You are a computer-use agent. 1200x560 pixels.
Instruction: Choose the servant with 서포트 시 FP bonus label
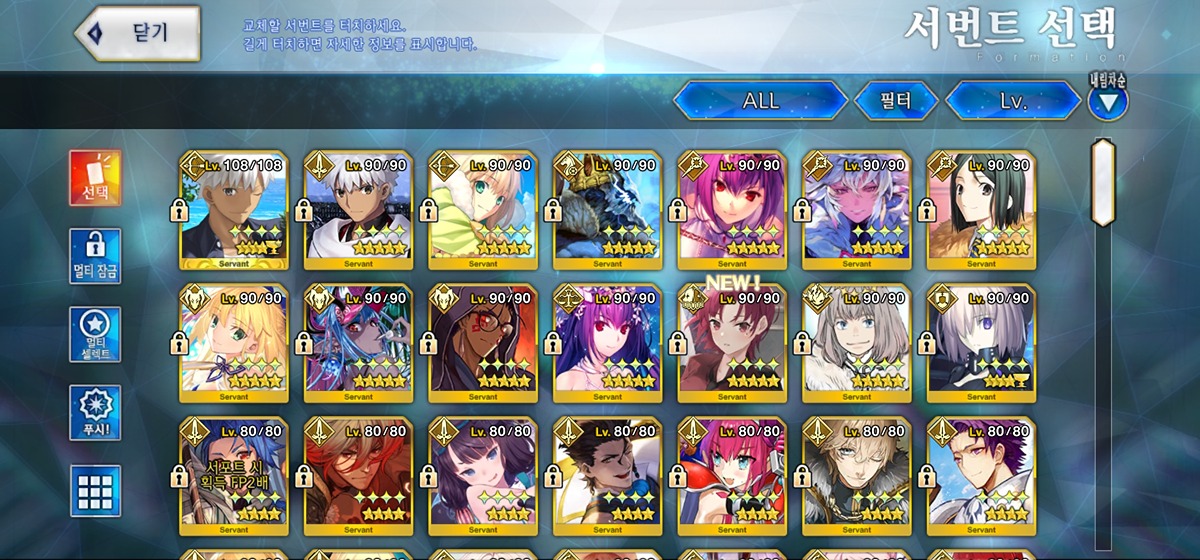(234, 474)
